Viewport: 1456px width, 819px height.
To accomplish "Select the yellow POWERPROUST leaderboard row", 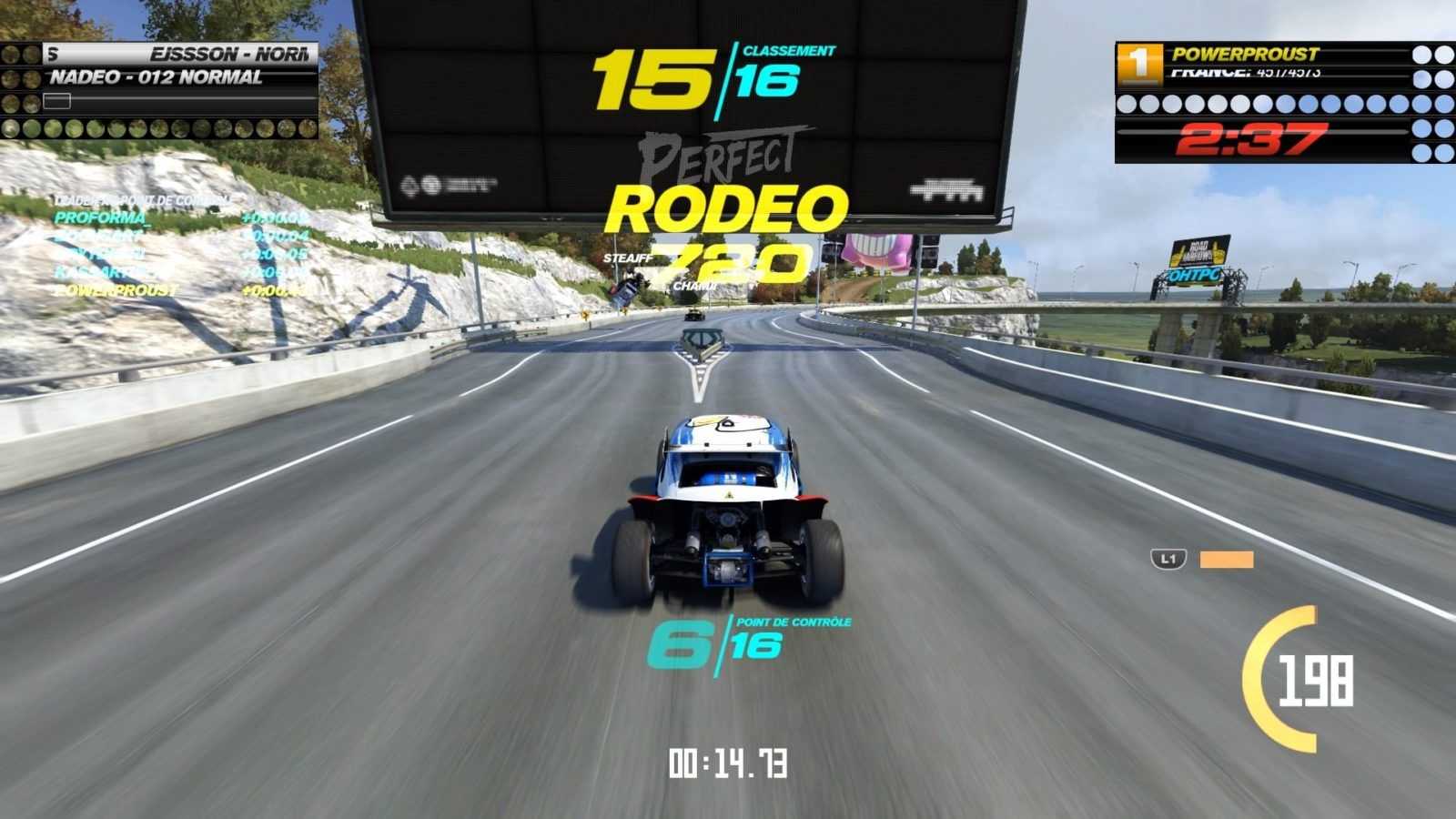I will pos(116,290).
